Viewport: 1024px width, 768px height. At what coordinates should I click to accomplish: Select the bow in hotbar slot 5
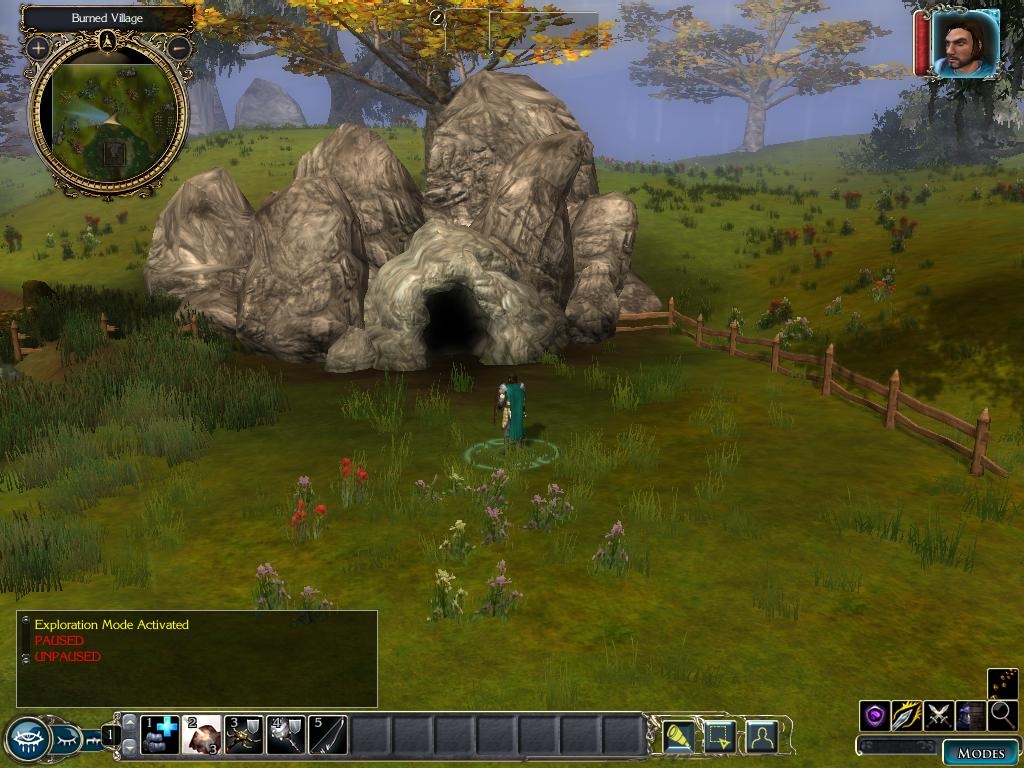[x=328, y=735]
